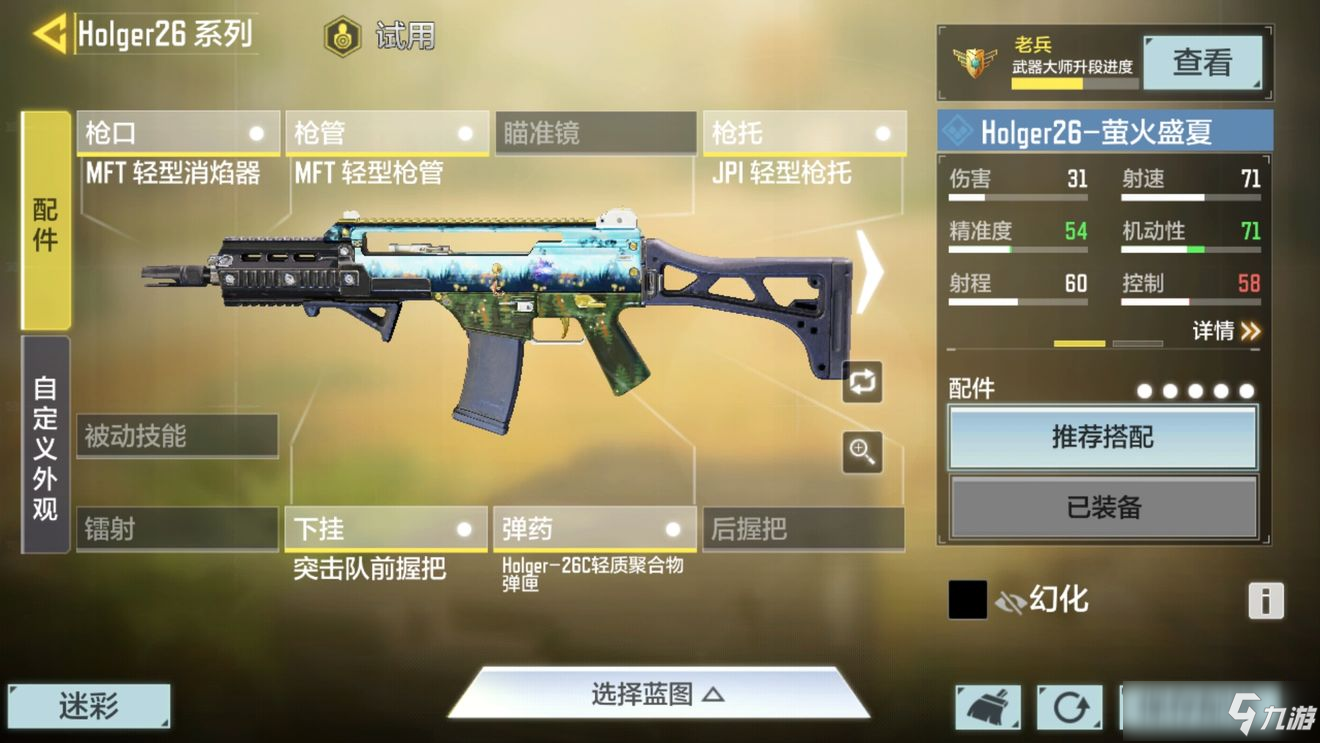Image resolution: width=1320 pixels, height=743 pixels.
Task: Select the 枪管 barrel attachment slot
Action: pos(386,134)
